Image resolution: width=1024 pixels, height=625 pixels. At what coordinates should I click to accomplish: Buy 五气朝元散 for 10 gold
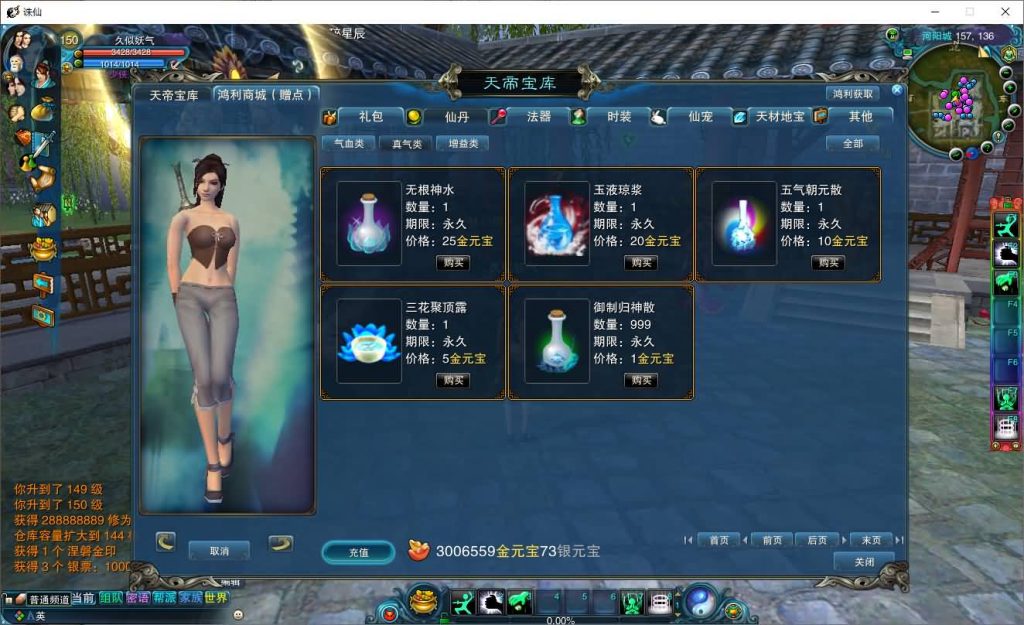[x=828, y=263]
